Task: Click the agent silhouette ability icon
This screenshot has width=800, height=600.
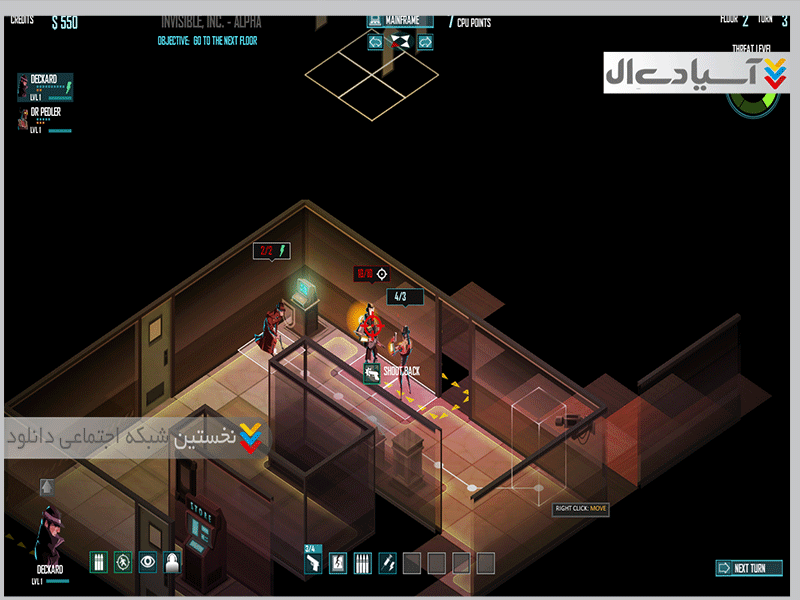Action: [173, 562]
